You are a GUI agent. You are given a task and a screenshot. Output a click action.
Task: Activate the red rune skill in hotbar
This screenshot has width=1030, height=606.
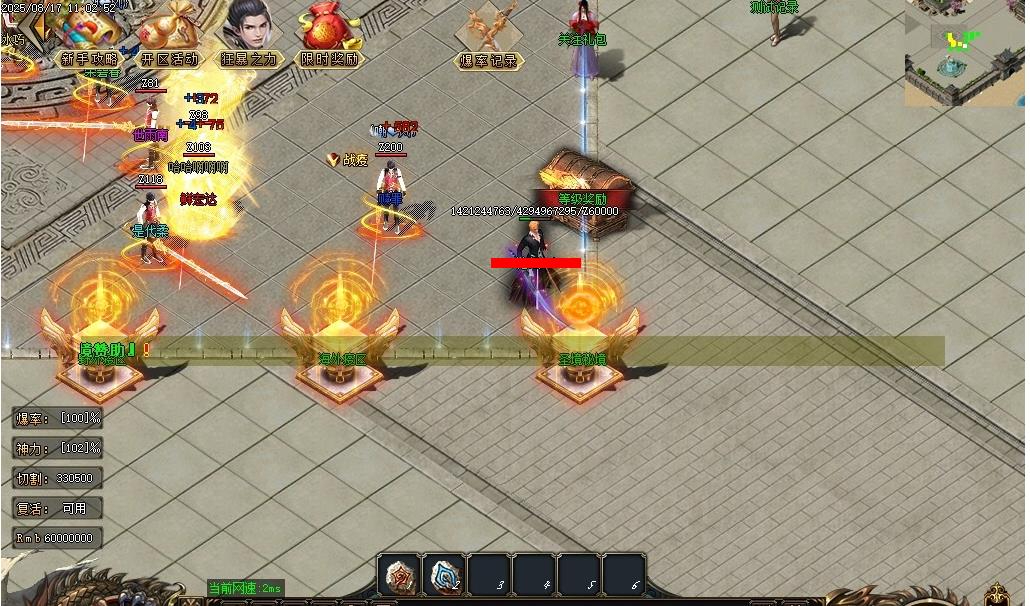[398, 575]
